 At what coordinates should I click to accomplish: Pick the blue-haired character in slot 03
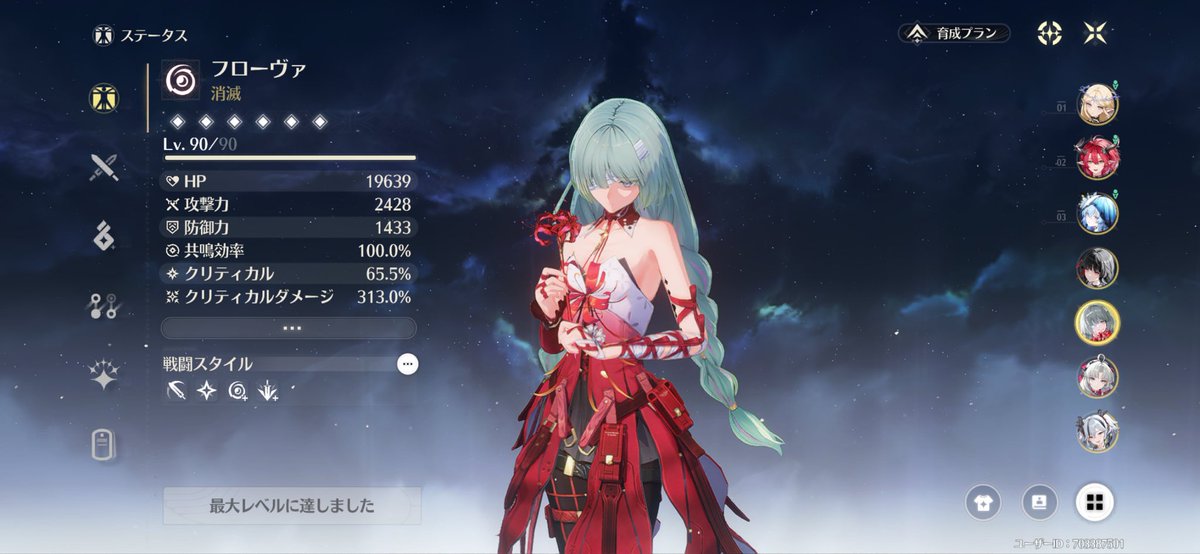tap(1097, 213)
